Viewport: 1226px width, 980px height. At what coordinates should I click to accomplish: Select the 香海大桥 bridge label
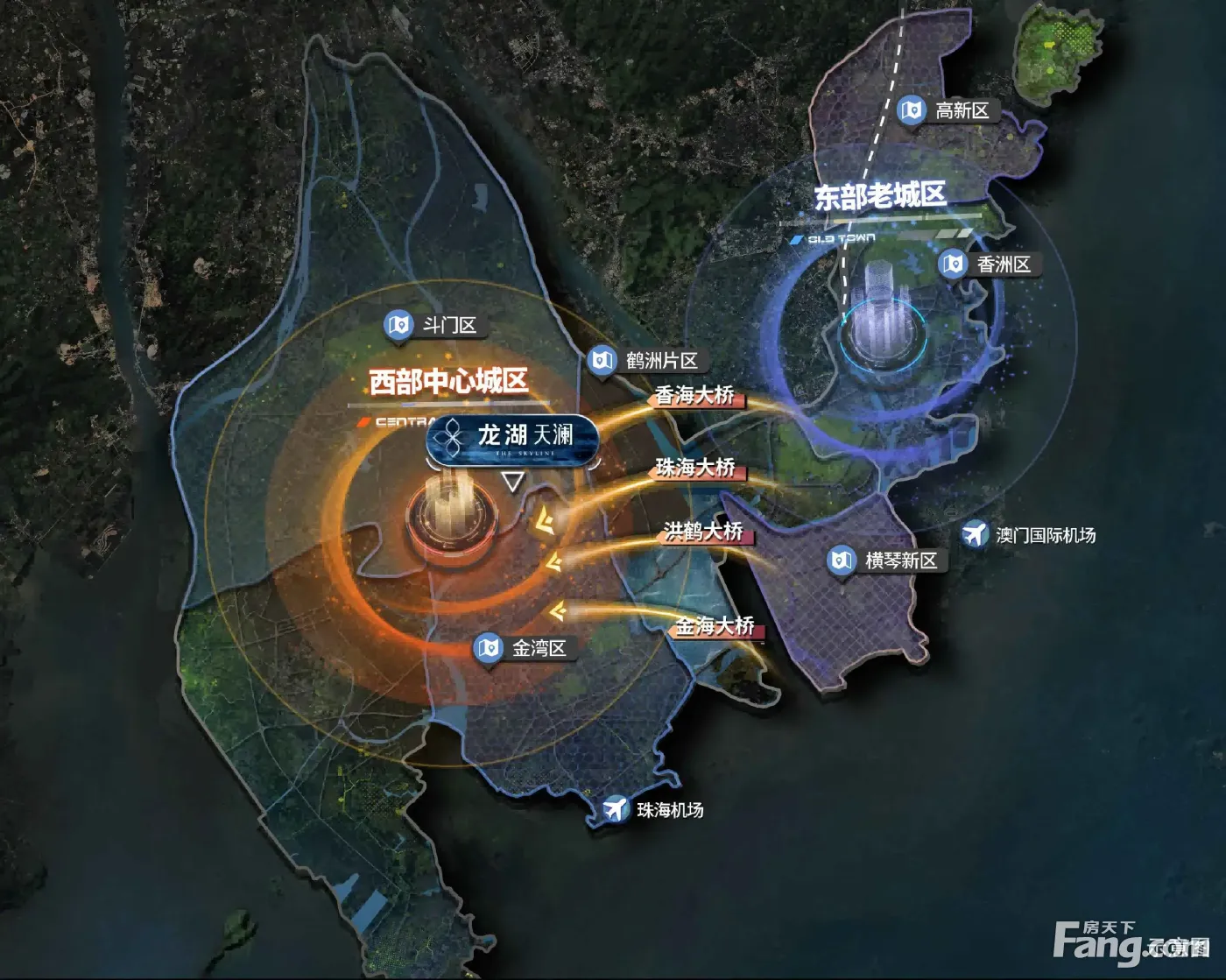pos(696,396)
